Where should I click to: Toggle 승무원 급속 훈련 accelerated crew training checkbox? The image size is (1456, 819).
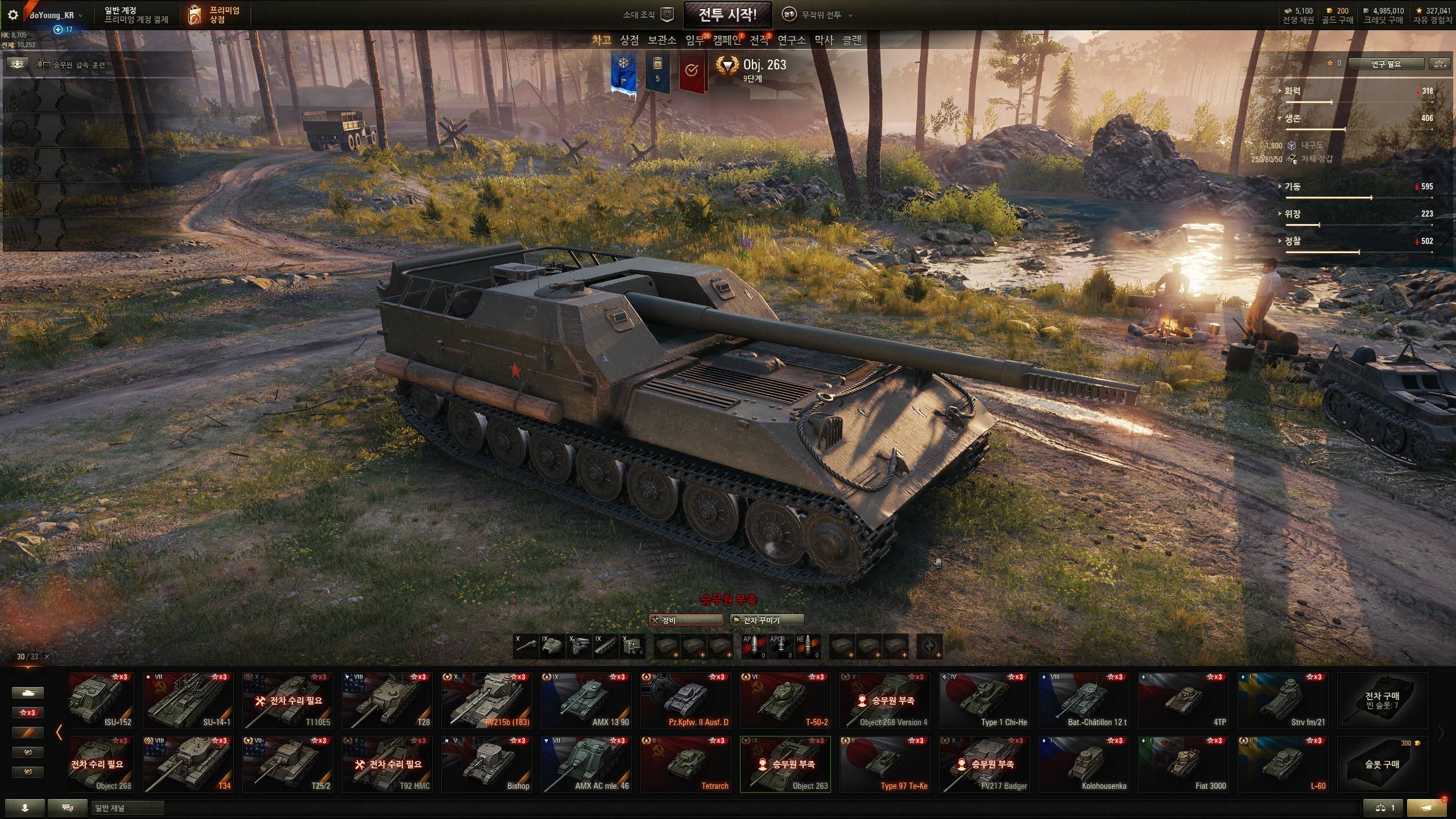47,65
